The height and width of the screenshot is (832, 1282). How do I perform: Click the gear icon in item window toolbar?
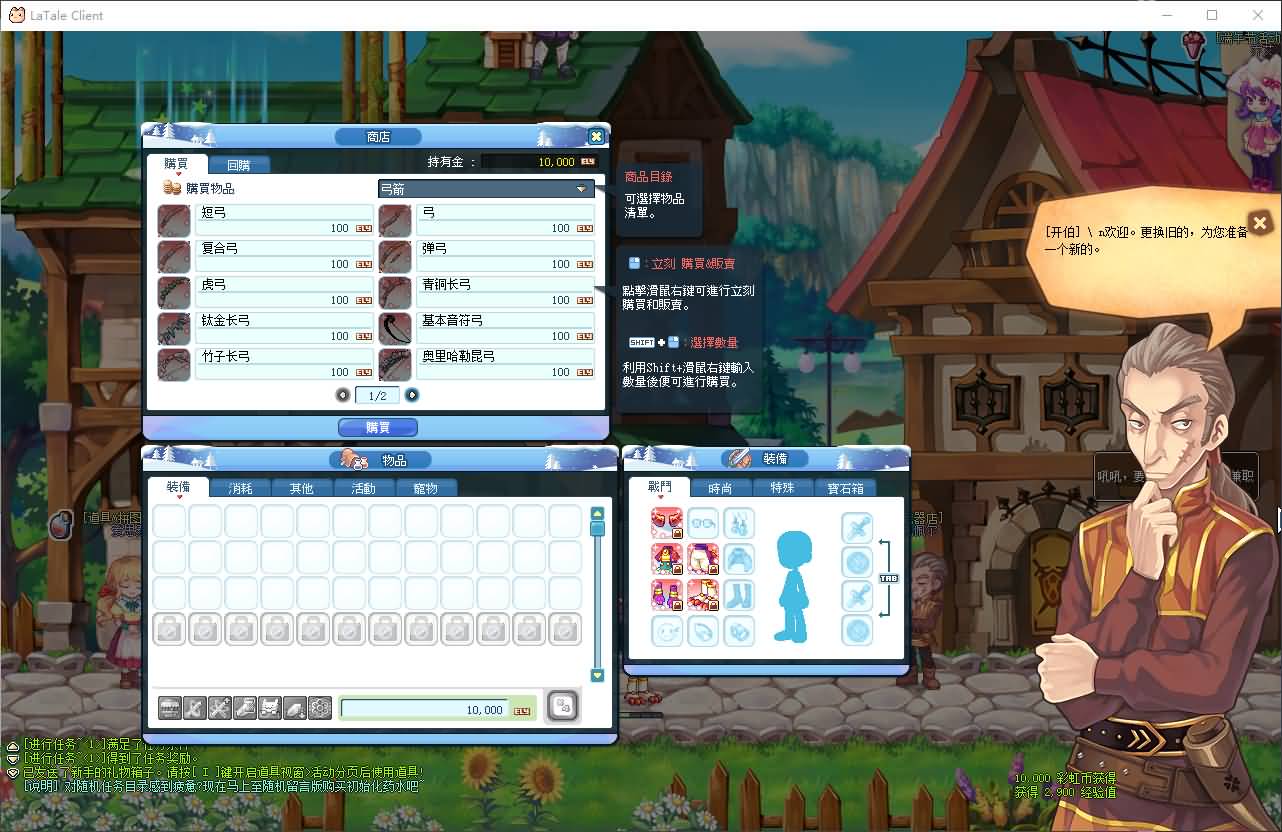(319, 707)
